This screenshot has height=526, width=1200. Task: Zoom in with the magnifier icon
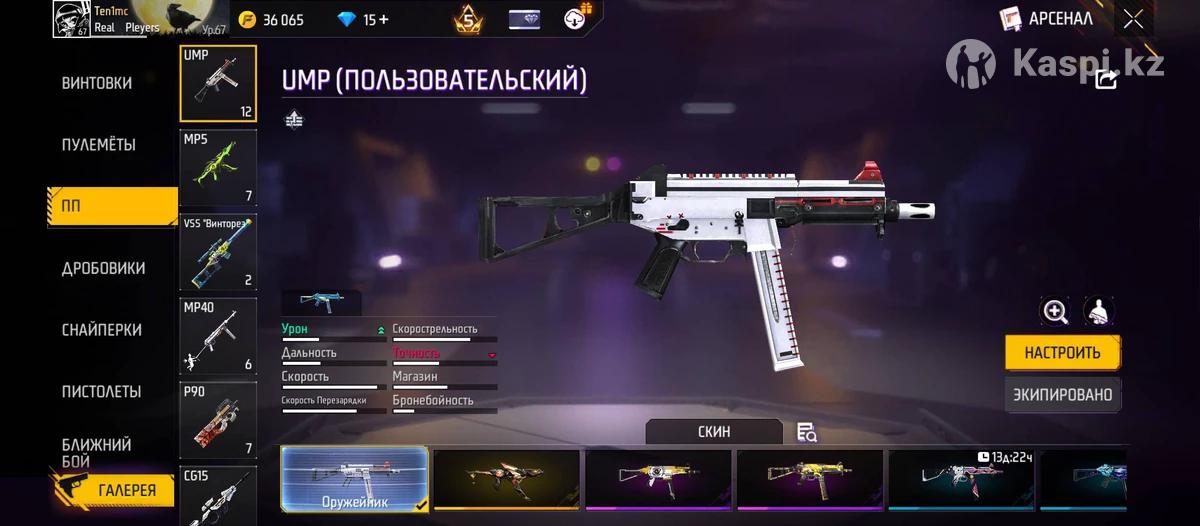point(1055,311)
